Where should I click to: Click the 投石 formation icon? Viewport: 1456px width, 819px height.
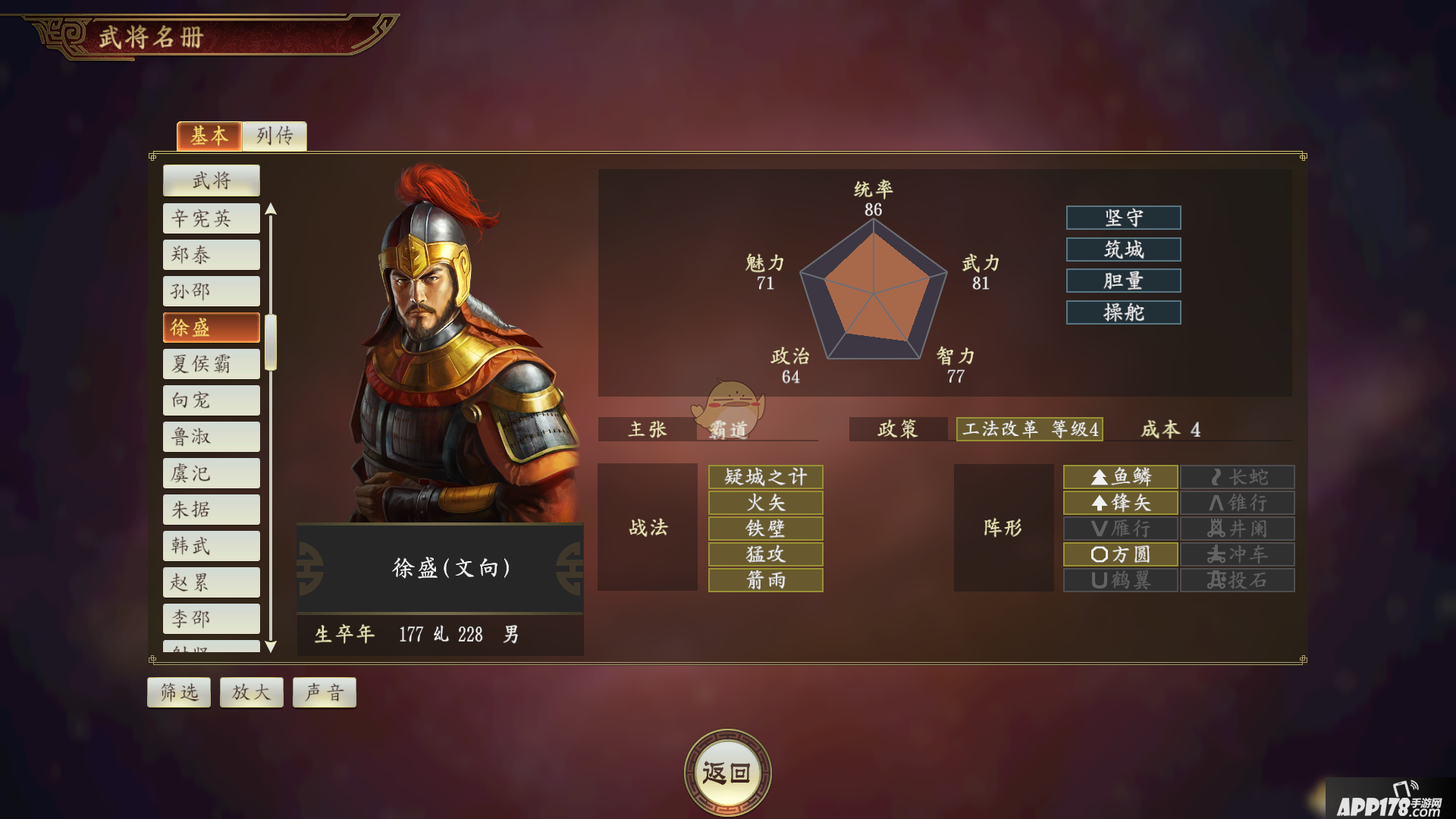(x=1237, y=579)
